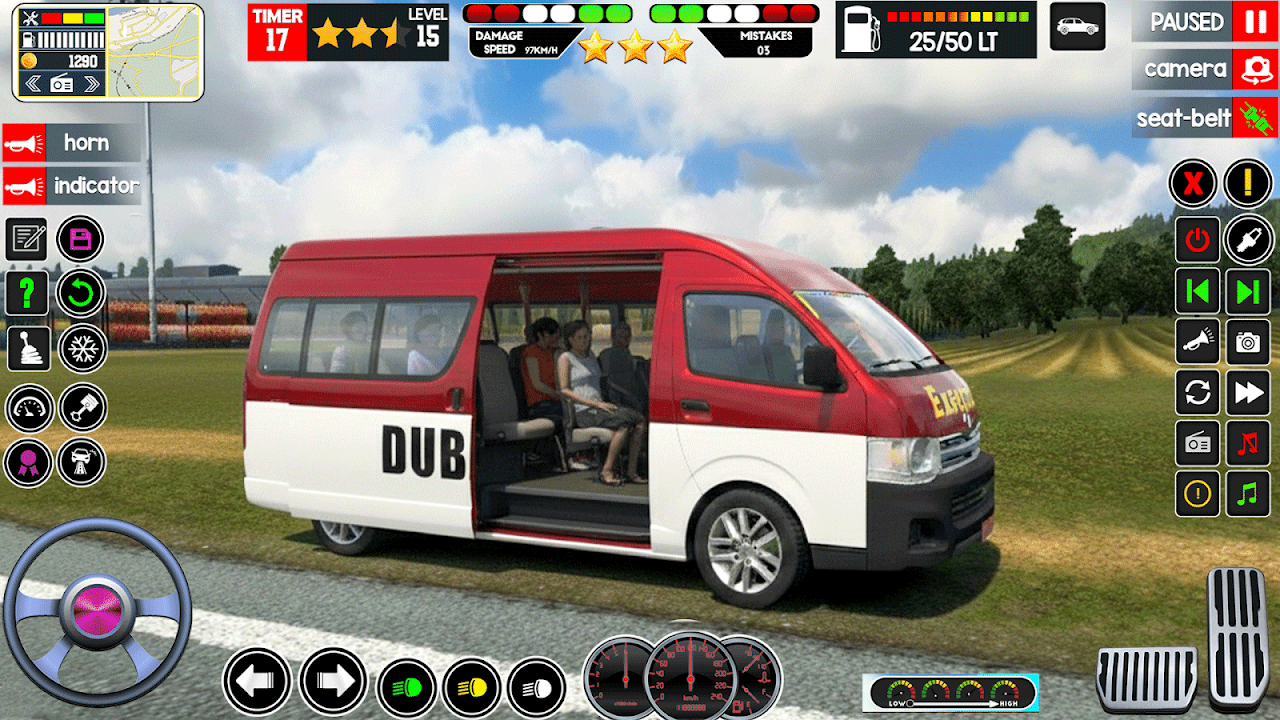Click the red power ignition button
The height and width of the screenshot is (720, 1280).
click(1197, 239)
